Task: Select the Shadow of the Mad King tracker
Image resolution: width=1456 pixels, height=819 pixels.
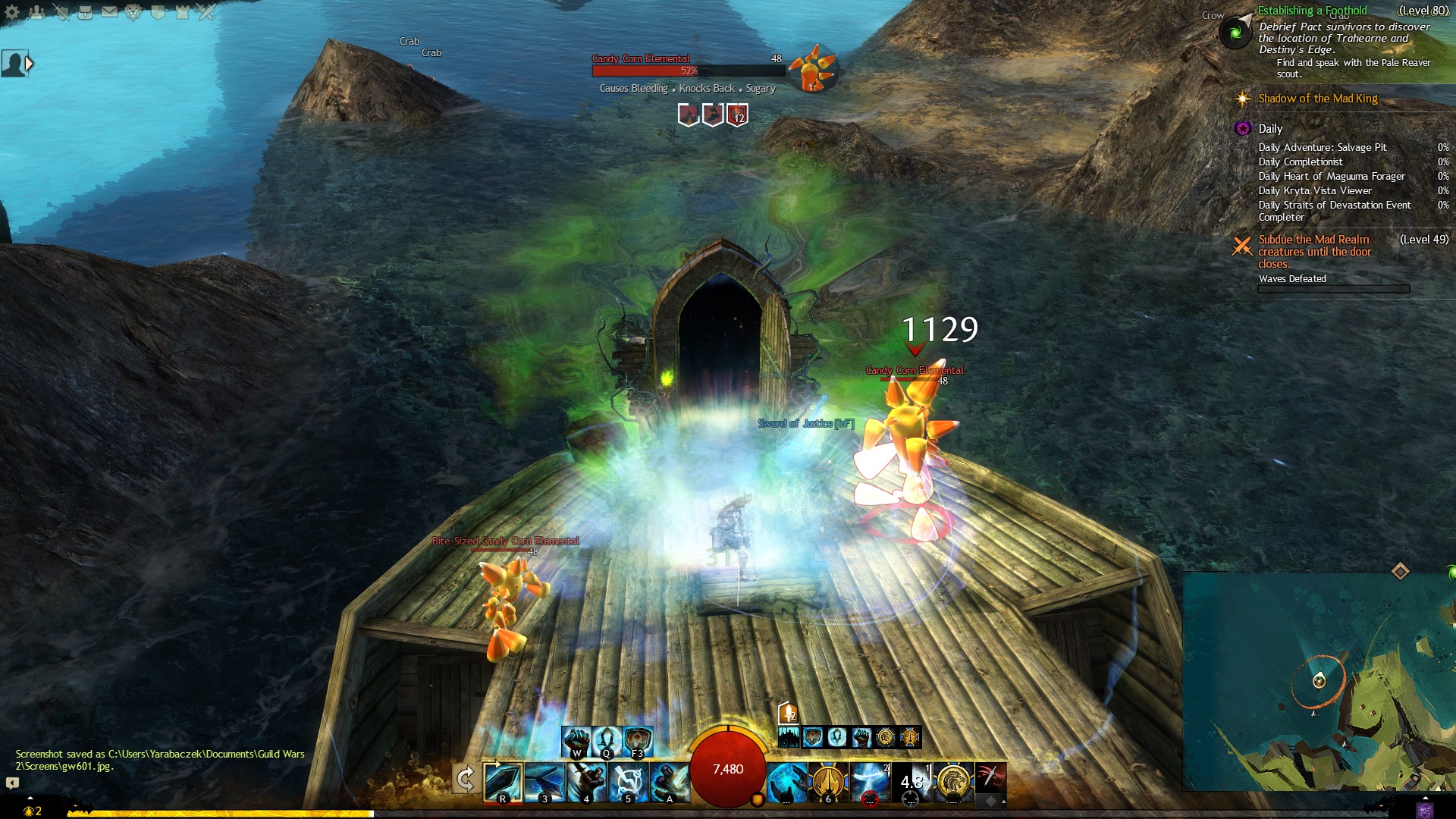Action: click(1317, 99)
